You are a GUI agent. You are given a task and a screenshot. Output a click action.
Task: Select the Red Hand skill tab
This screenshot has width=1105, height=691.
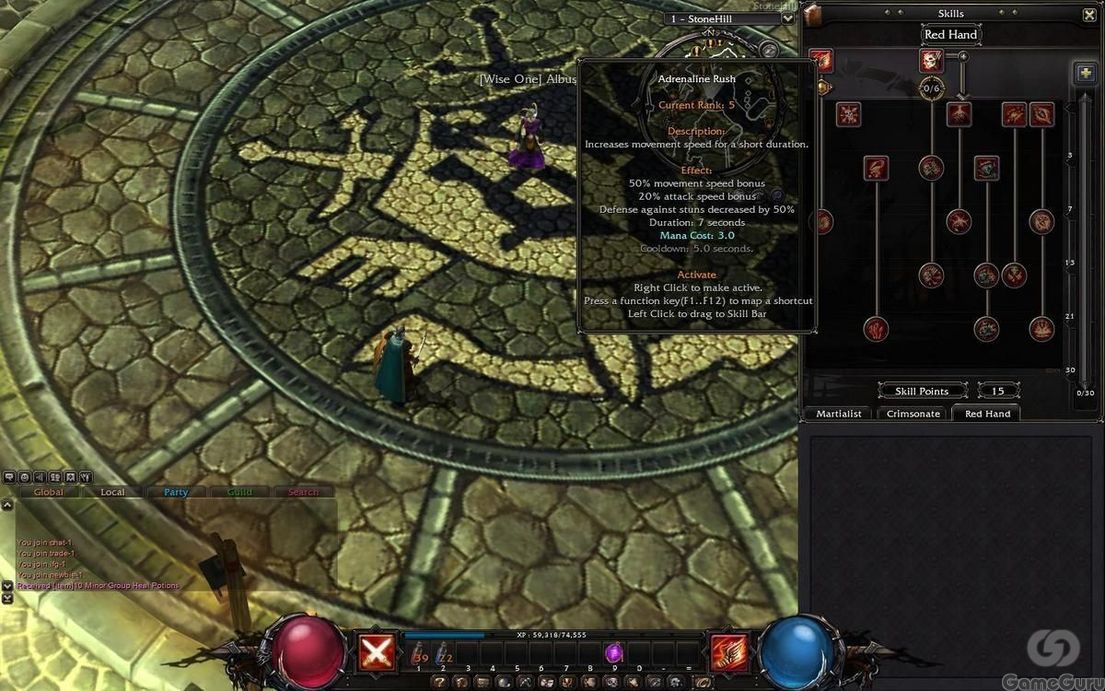[x=987, y=413]
